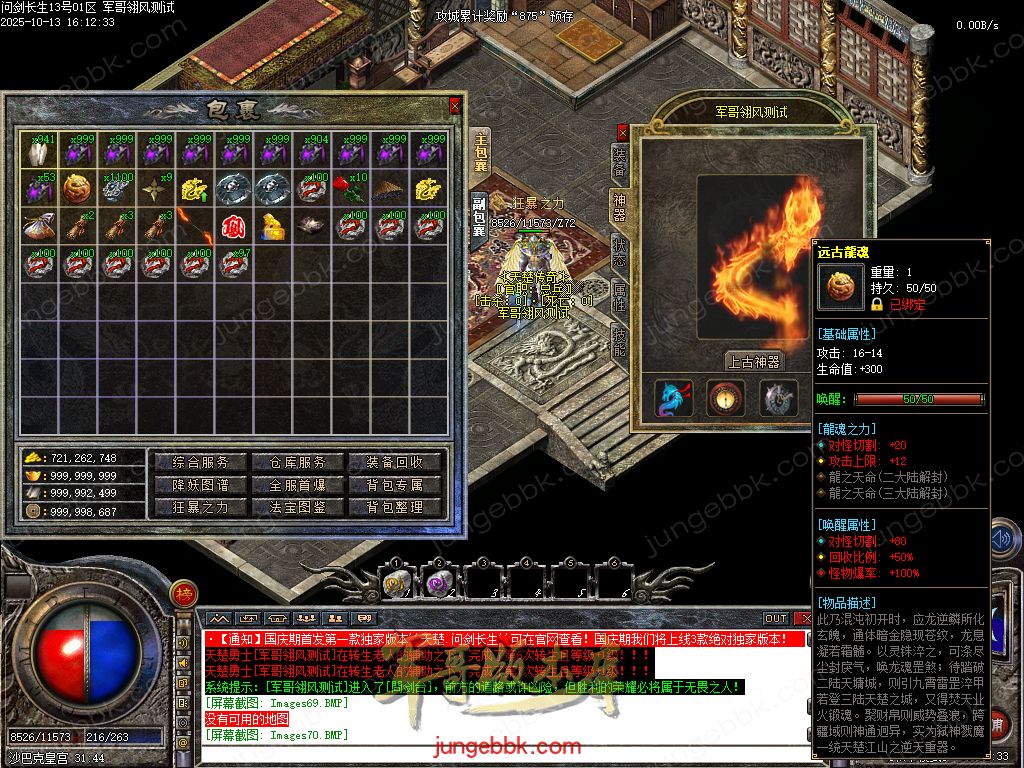1024x768 pixels.
Task: Use the yellow scroll in hotbar slot 1
Action: pyautogui.click(x=395, y=584)
